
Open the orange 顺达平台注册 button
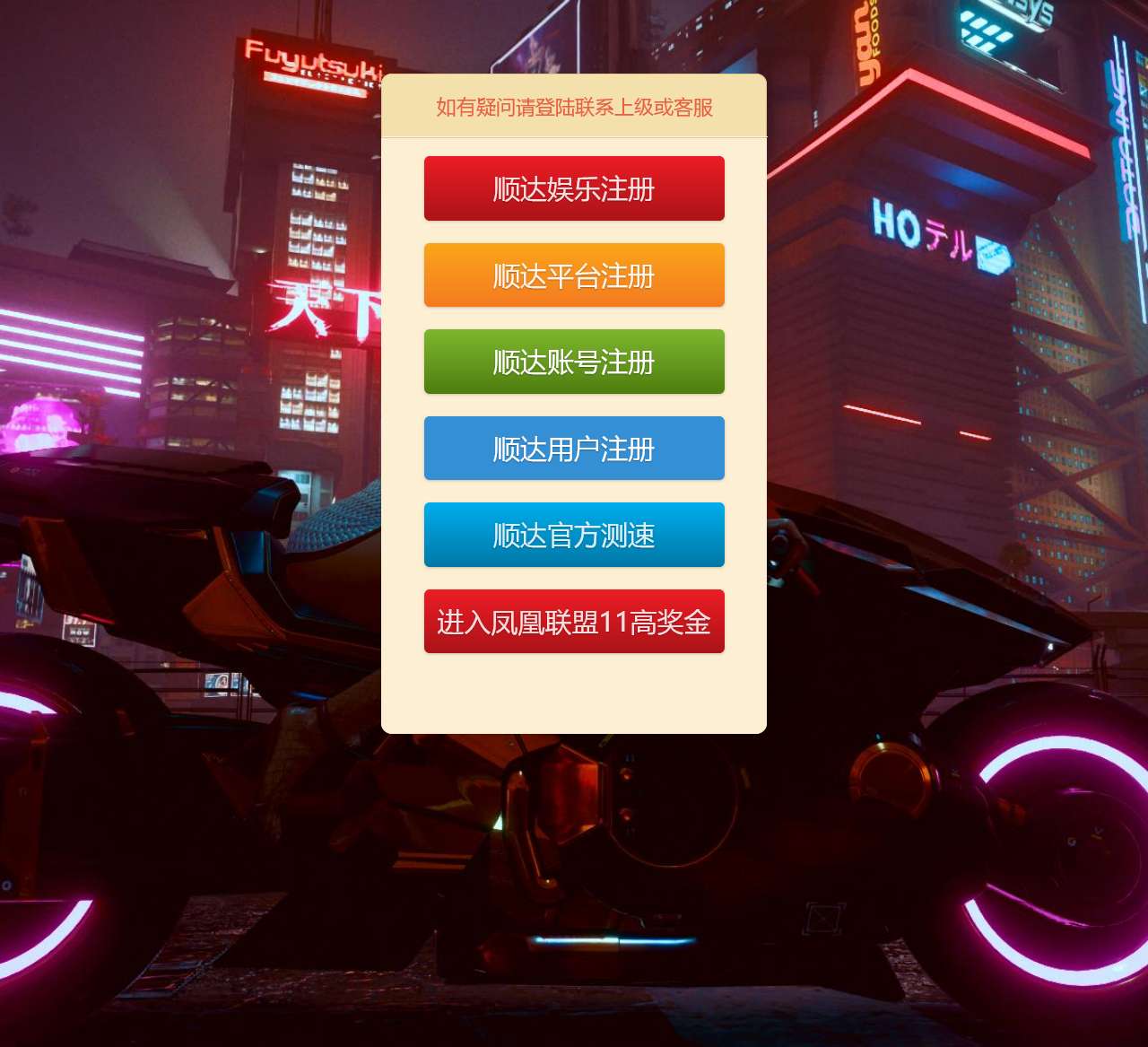[574, 275]
